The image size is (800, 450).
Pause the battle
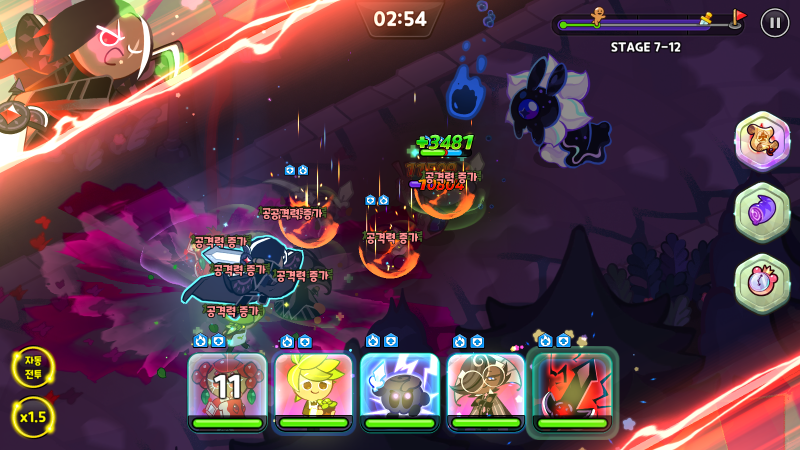pos(774,22)
